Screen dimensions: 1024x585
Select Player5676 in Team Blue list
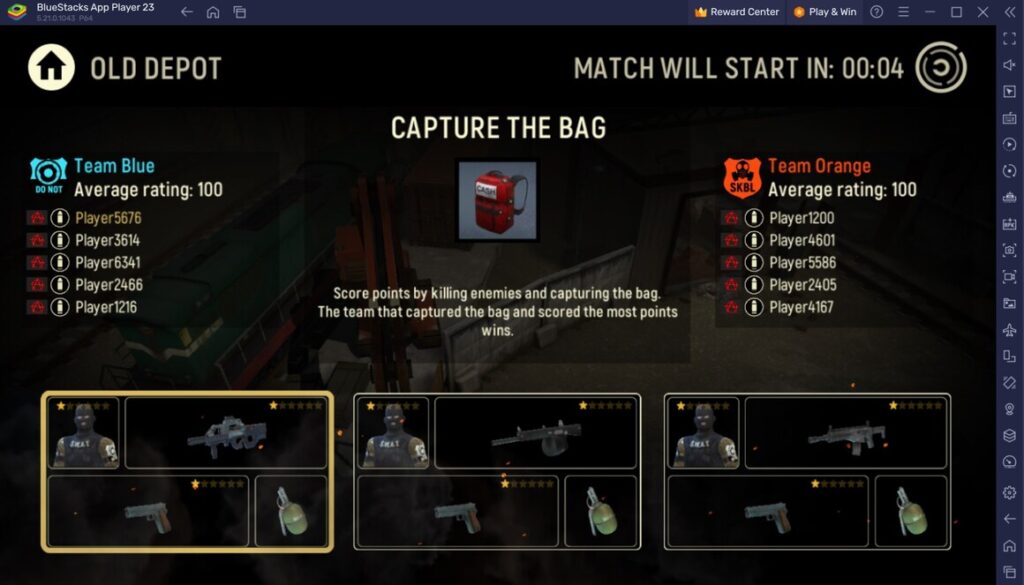click(108, 217)
